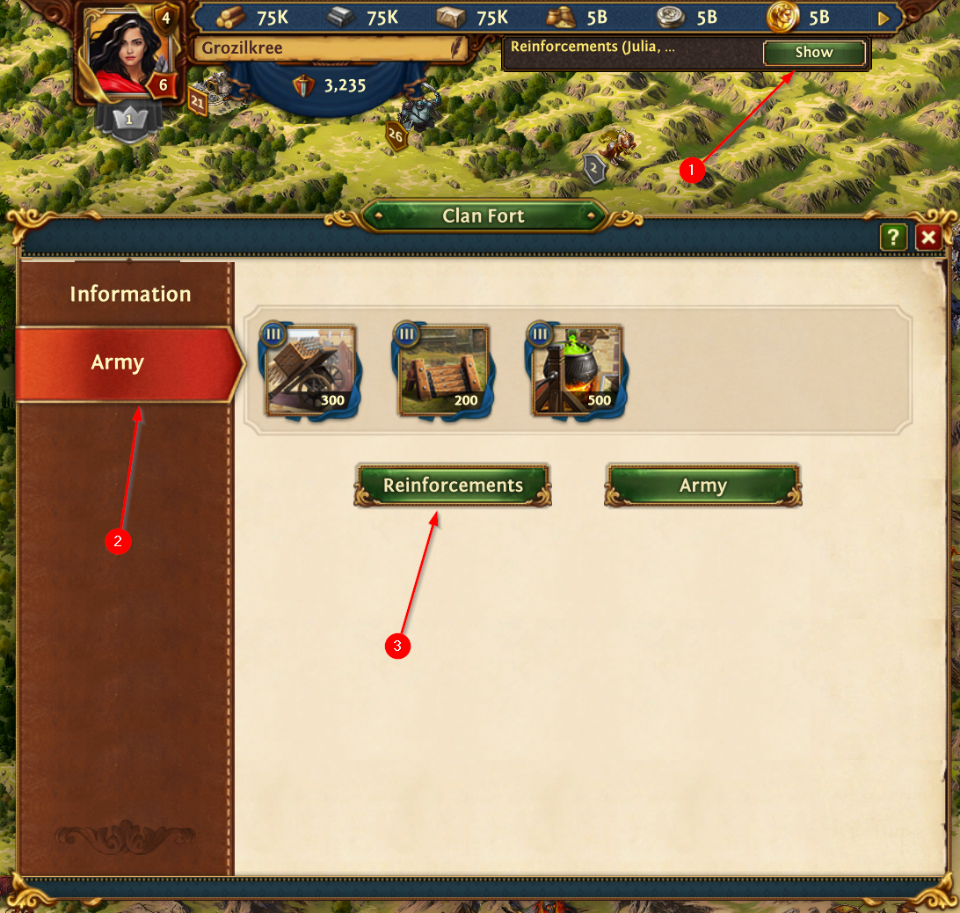Choose the wooden barricade unit with 200
Viewport: 960px width, 913px height.
pos(444,370)
